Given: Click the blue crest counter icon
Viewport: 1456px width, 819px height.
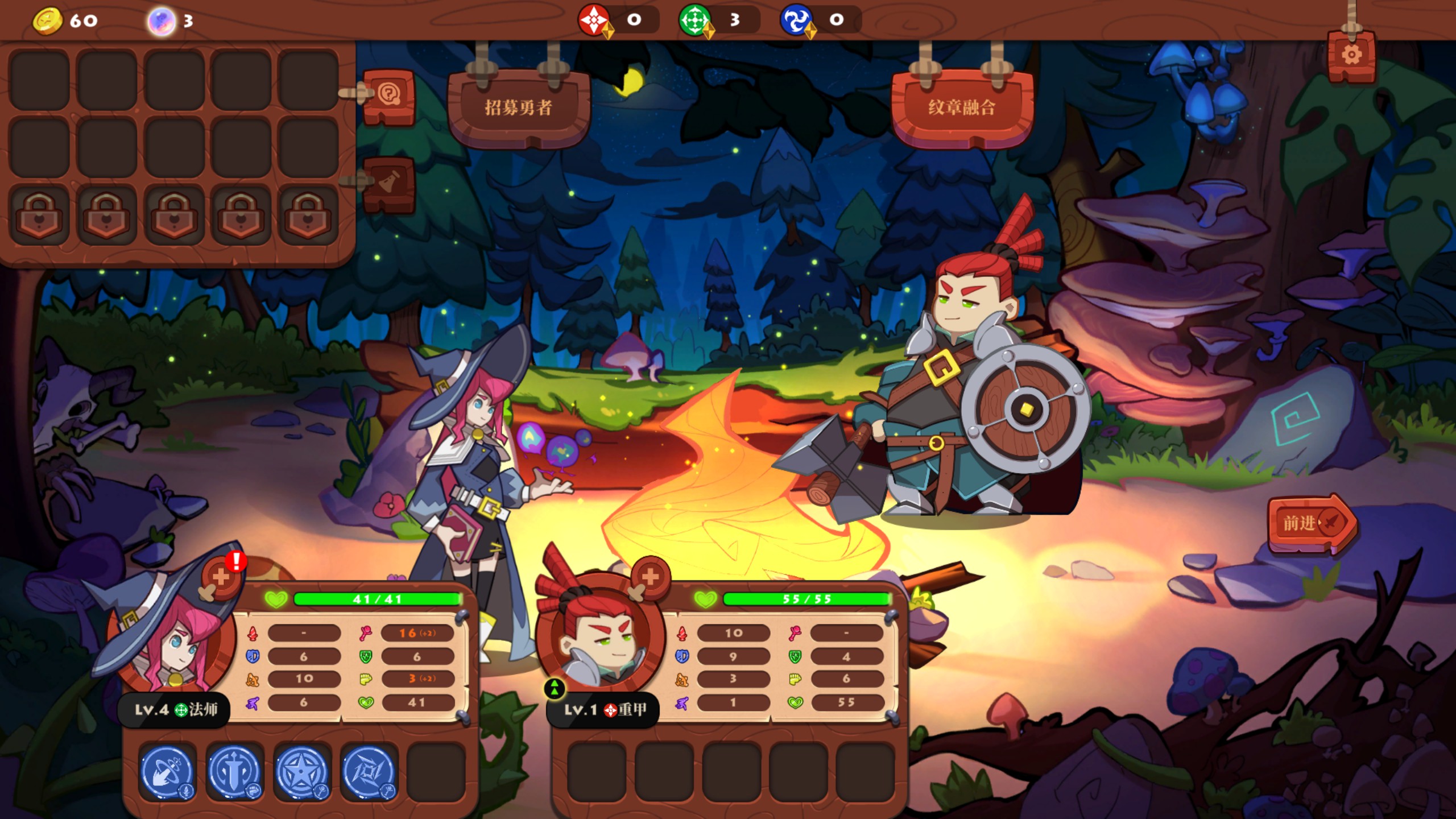Looking at the screenshot, I should pyautogui.click(x=796, y=20).
